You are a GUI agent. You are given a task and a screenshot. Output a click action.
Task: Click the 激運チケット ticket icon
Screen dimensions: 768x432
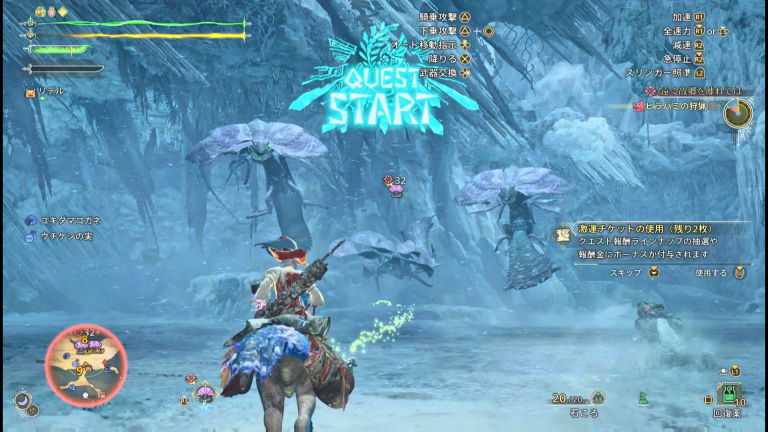(563, 235)
